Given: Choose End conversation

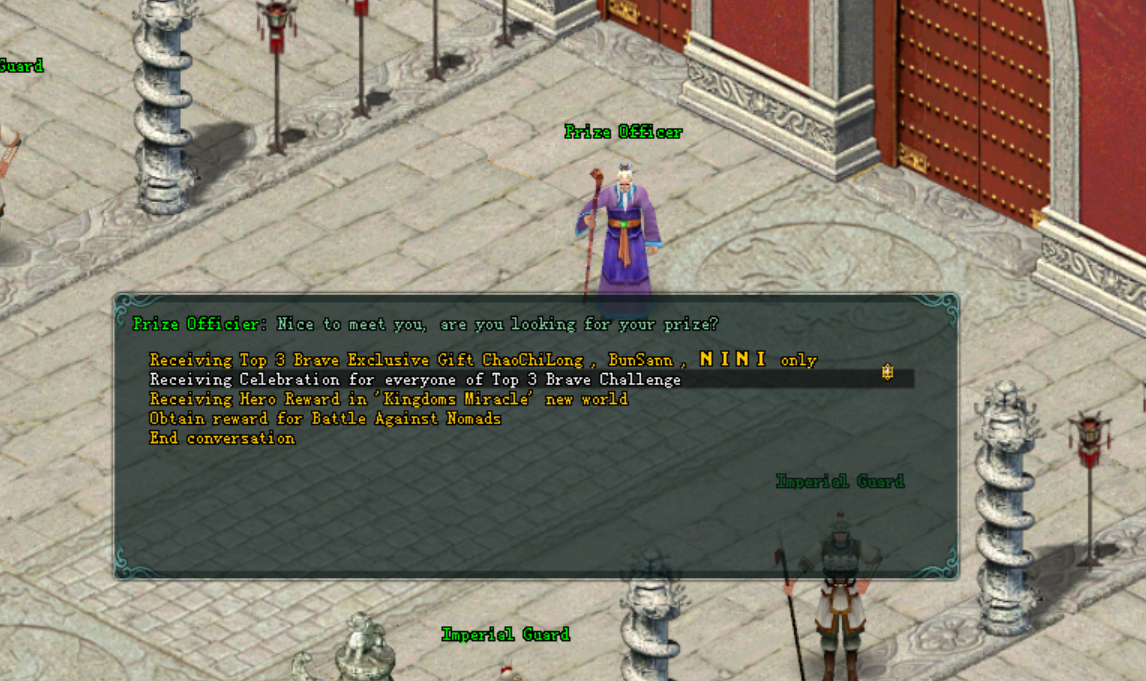Looking at the screenshot, I should [x=222, y=439].
